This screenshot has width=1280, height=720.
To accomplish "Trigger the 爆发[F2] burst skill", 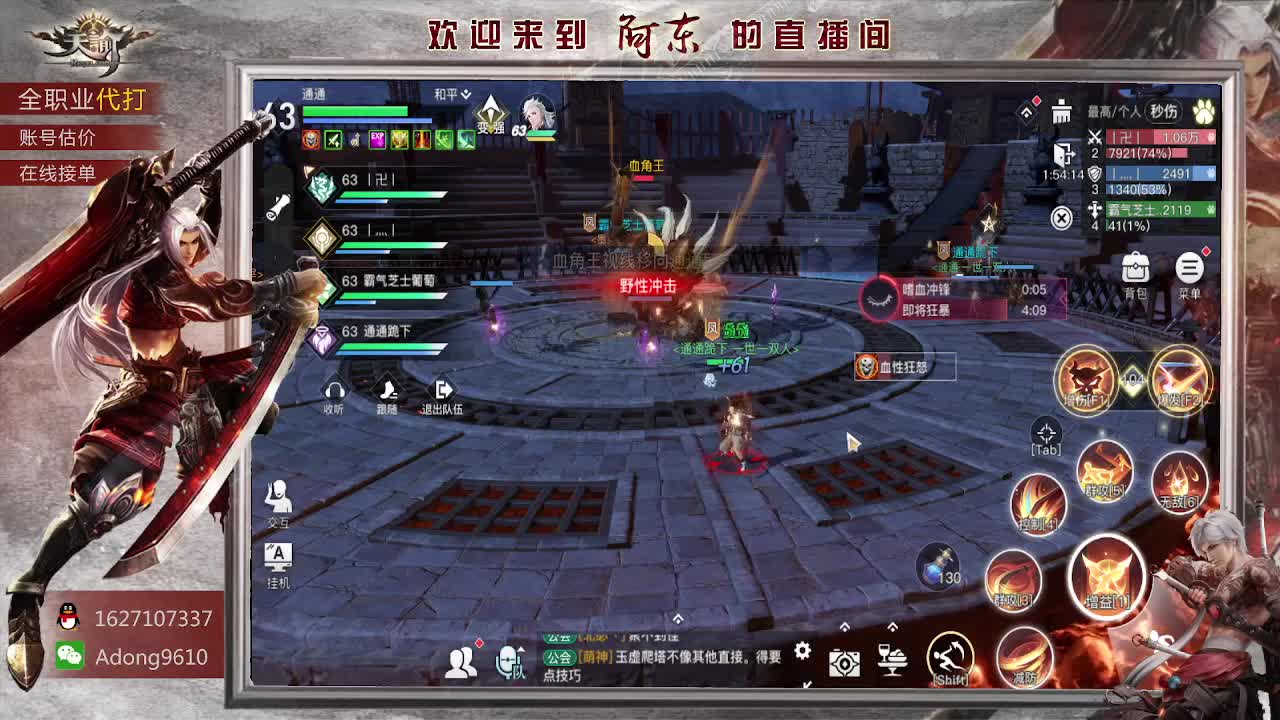I will click(x=1179, y=380).
